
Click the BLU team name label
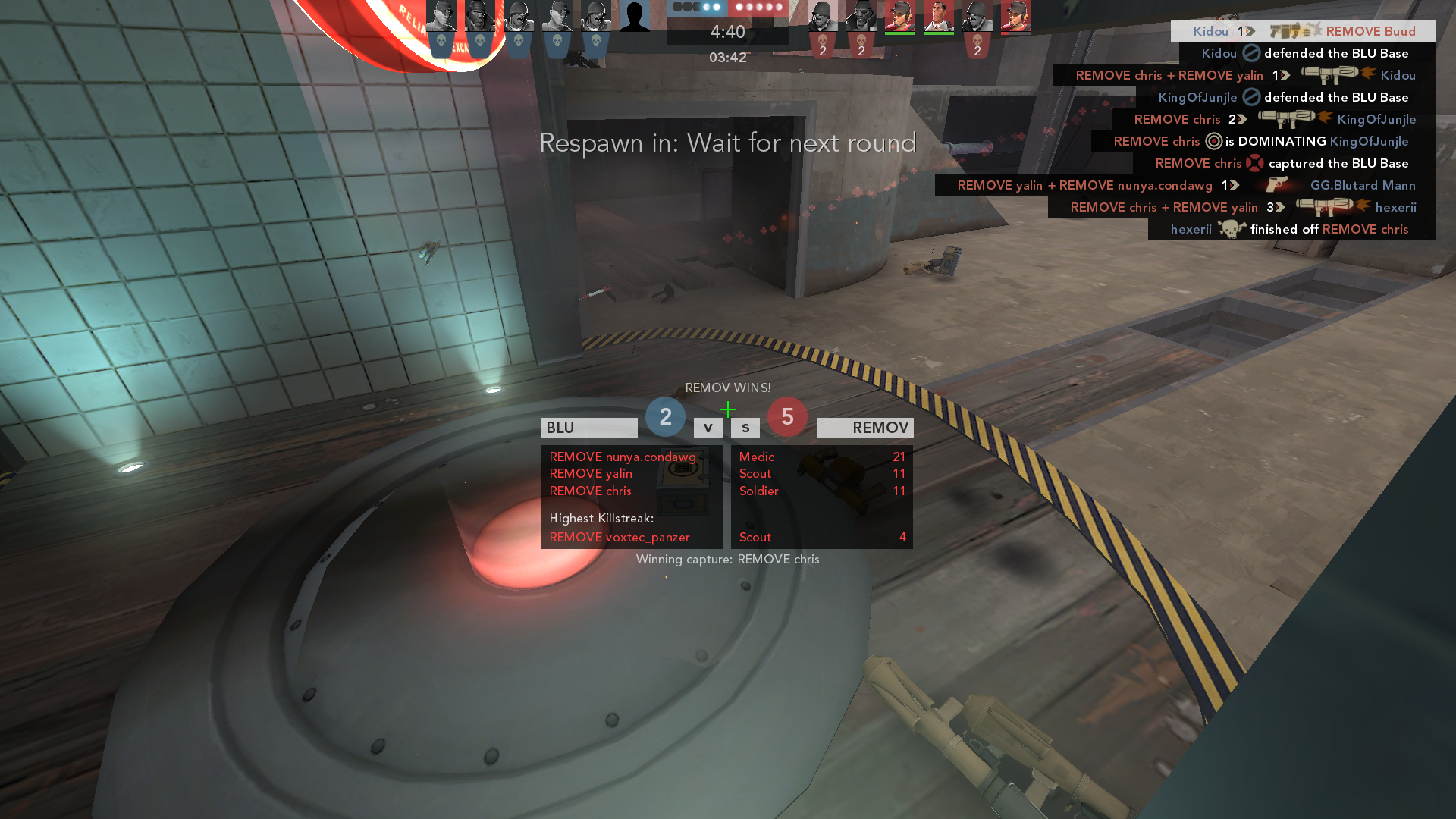(x=588, y=428)
